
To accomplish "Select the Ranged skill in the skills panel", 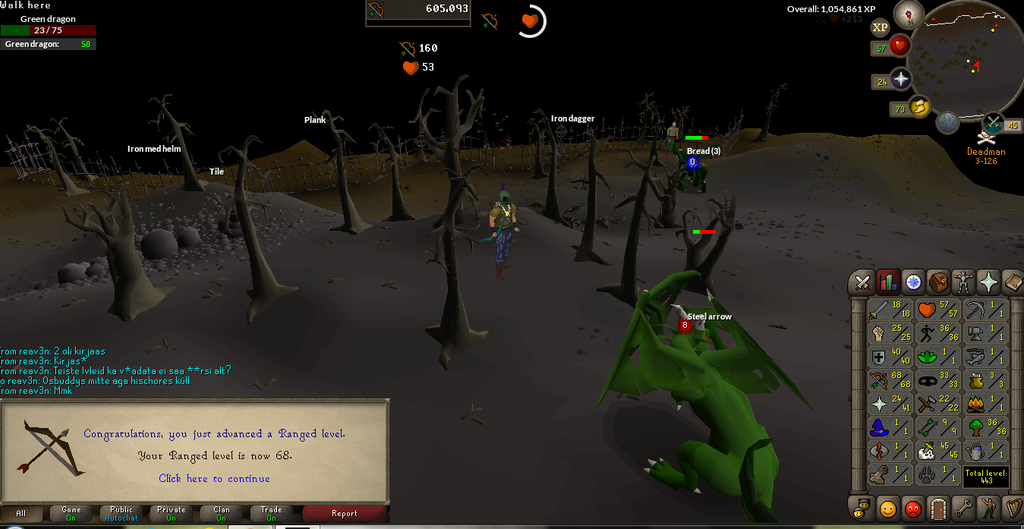I will (x=887, y=380).
